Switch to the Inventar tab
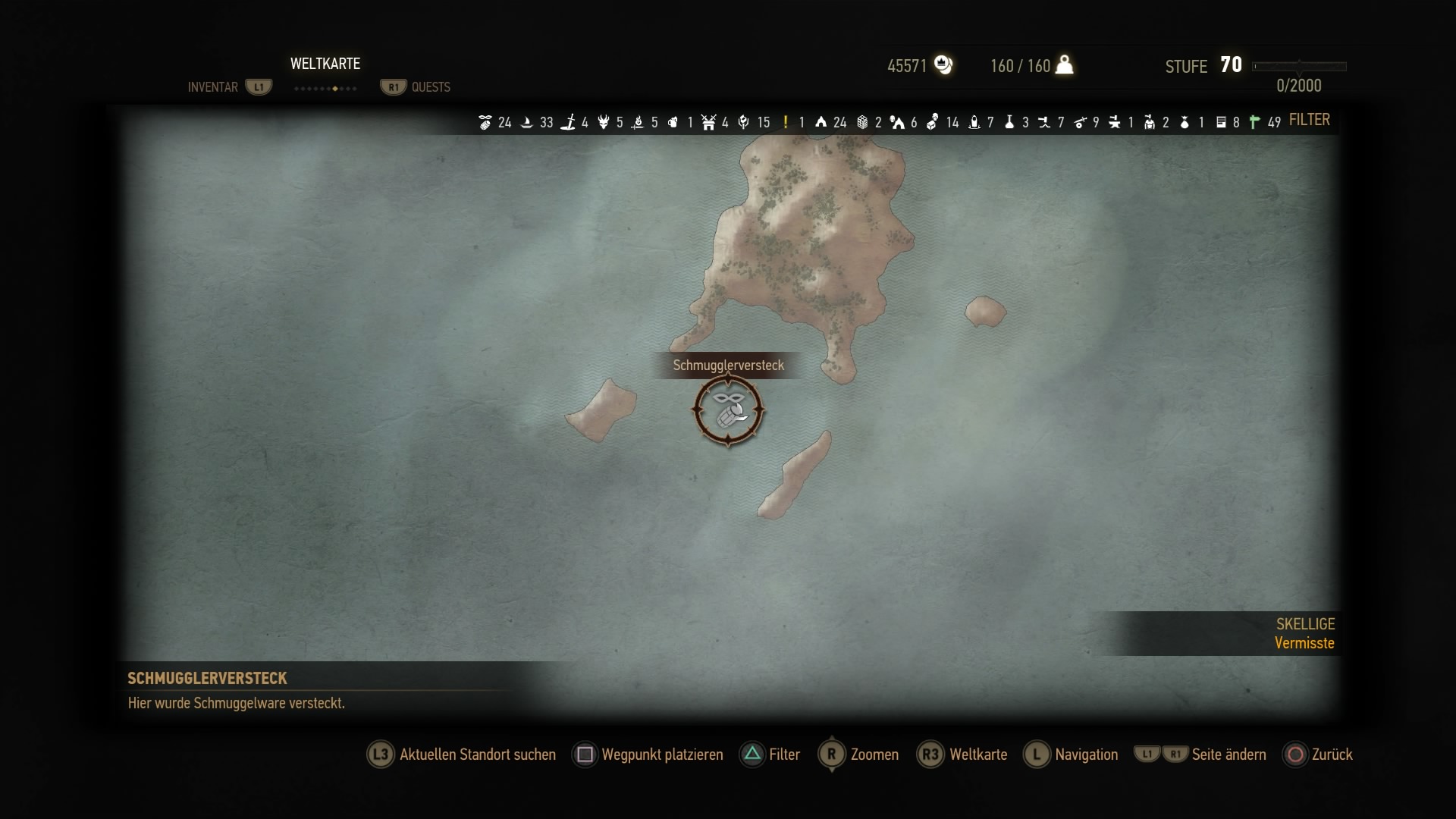Viewport: 1456px width, 819px height. [x=212, y=87]
